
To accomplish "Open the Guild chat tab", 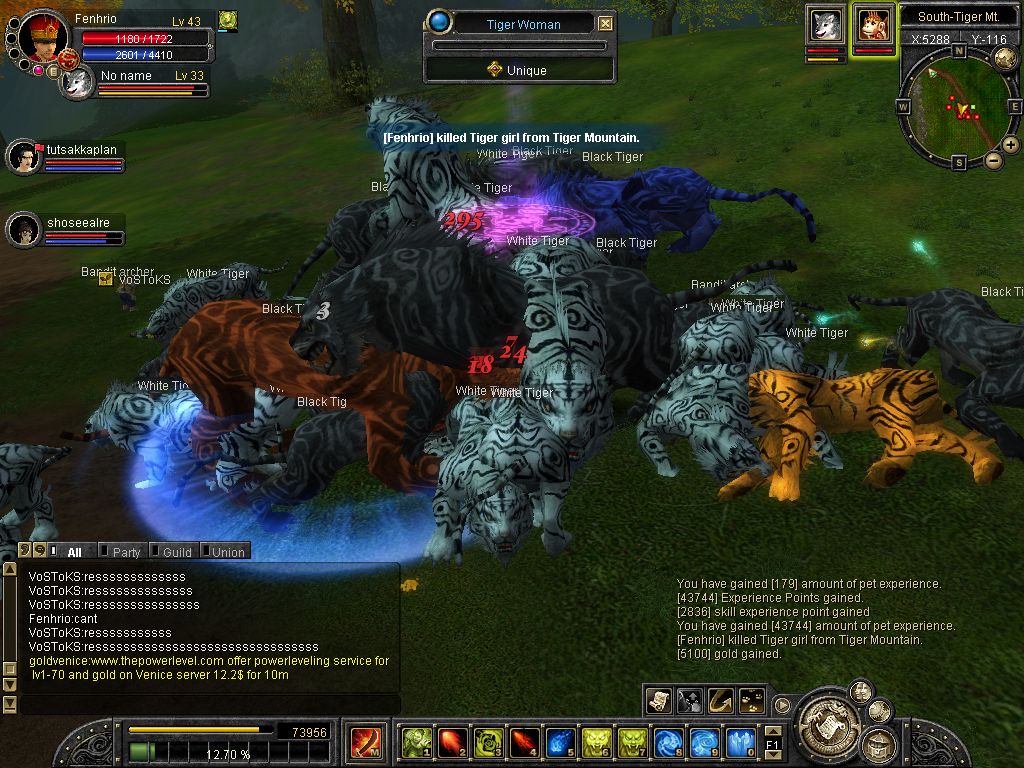I will click(176, 551).
